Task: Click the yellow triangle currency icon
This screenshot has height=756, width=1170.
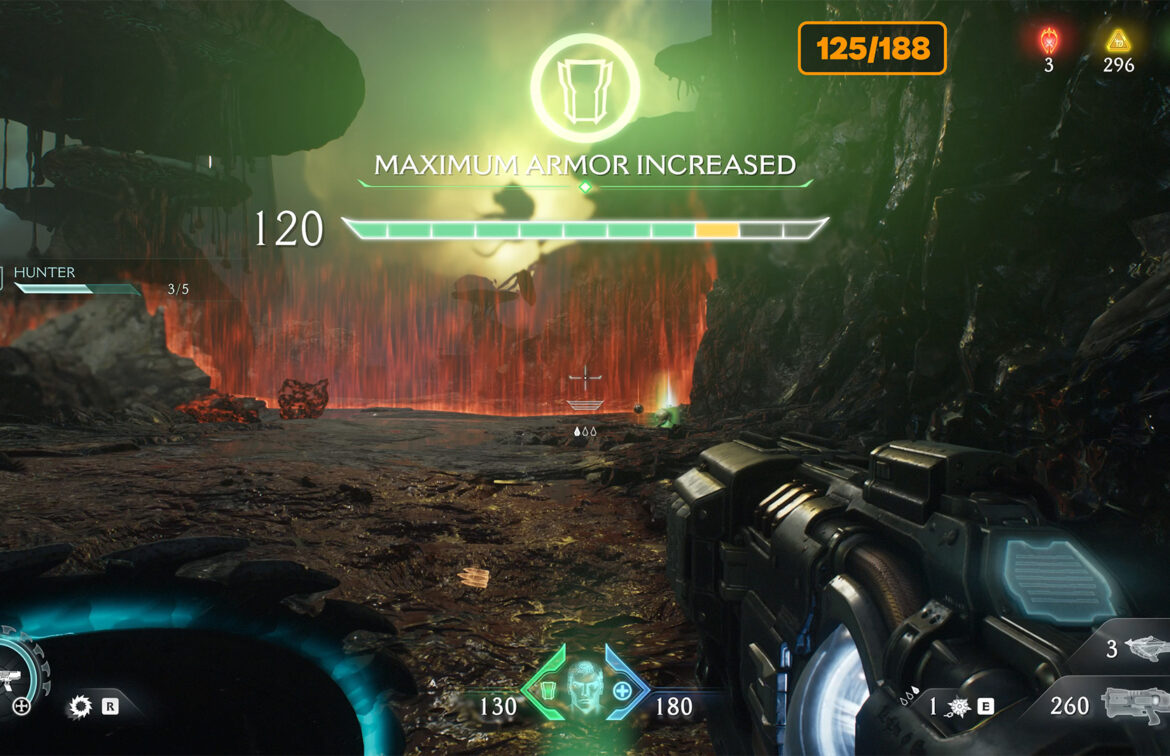Action: [1118, 41]
